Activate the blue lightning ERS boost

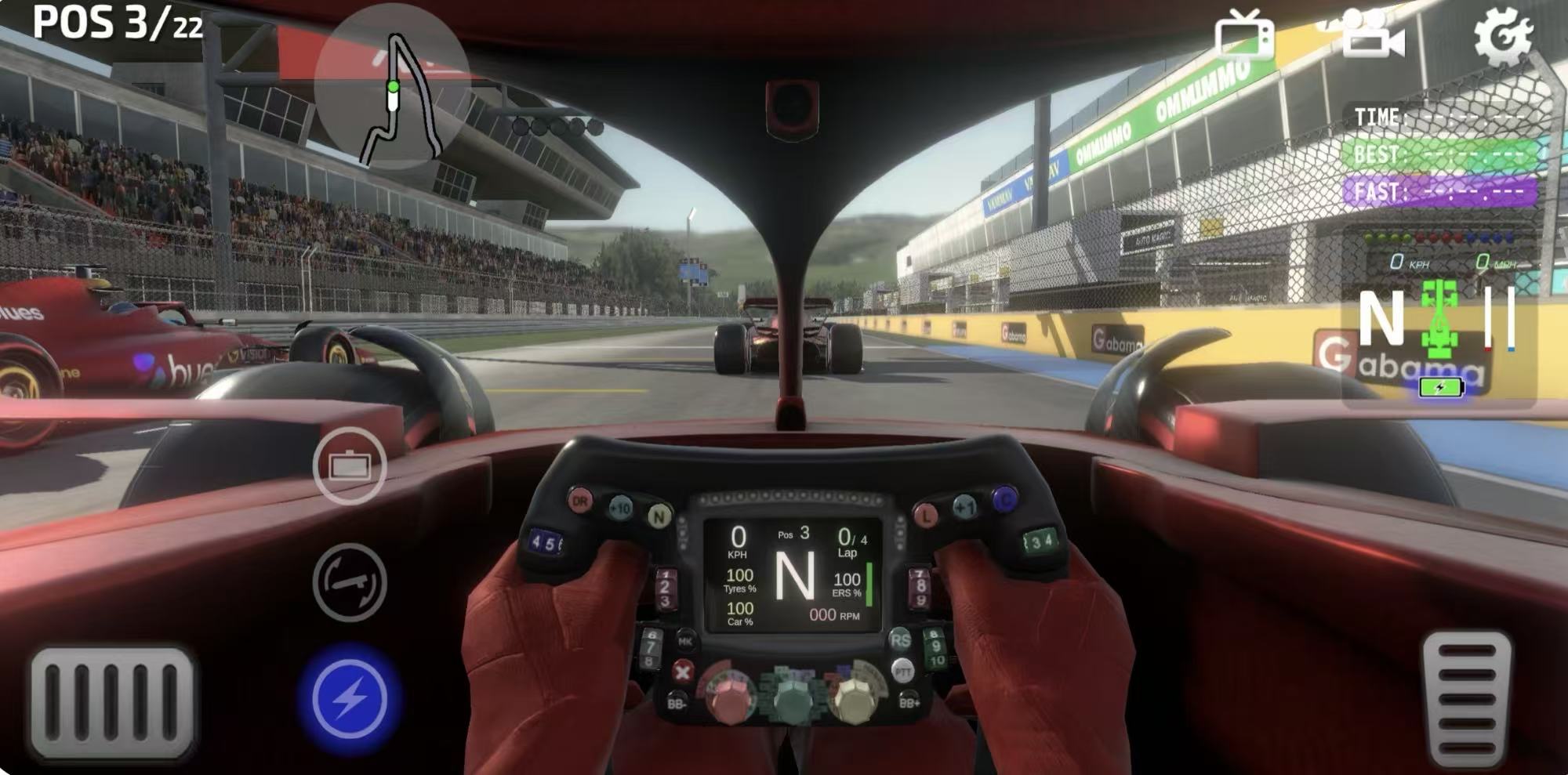click(x=350, y=699)
